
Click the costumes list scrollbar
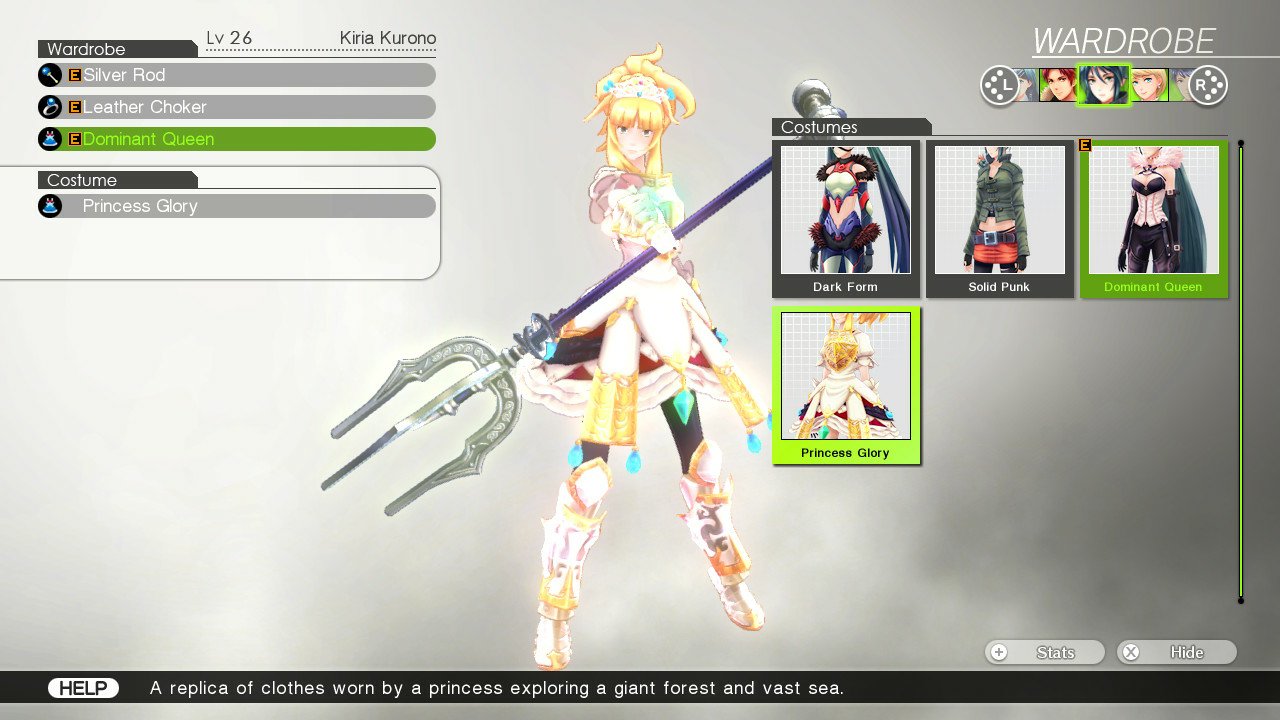pyautogui.click(x=1241, y=371)
